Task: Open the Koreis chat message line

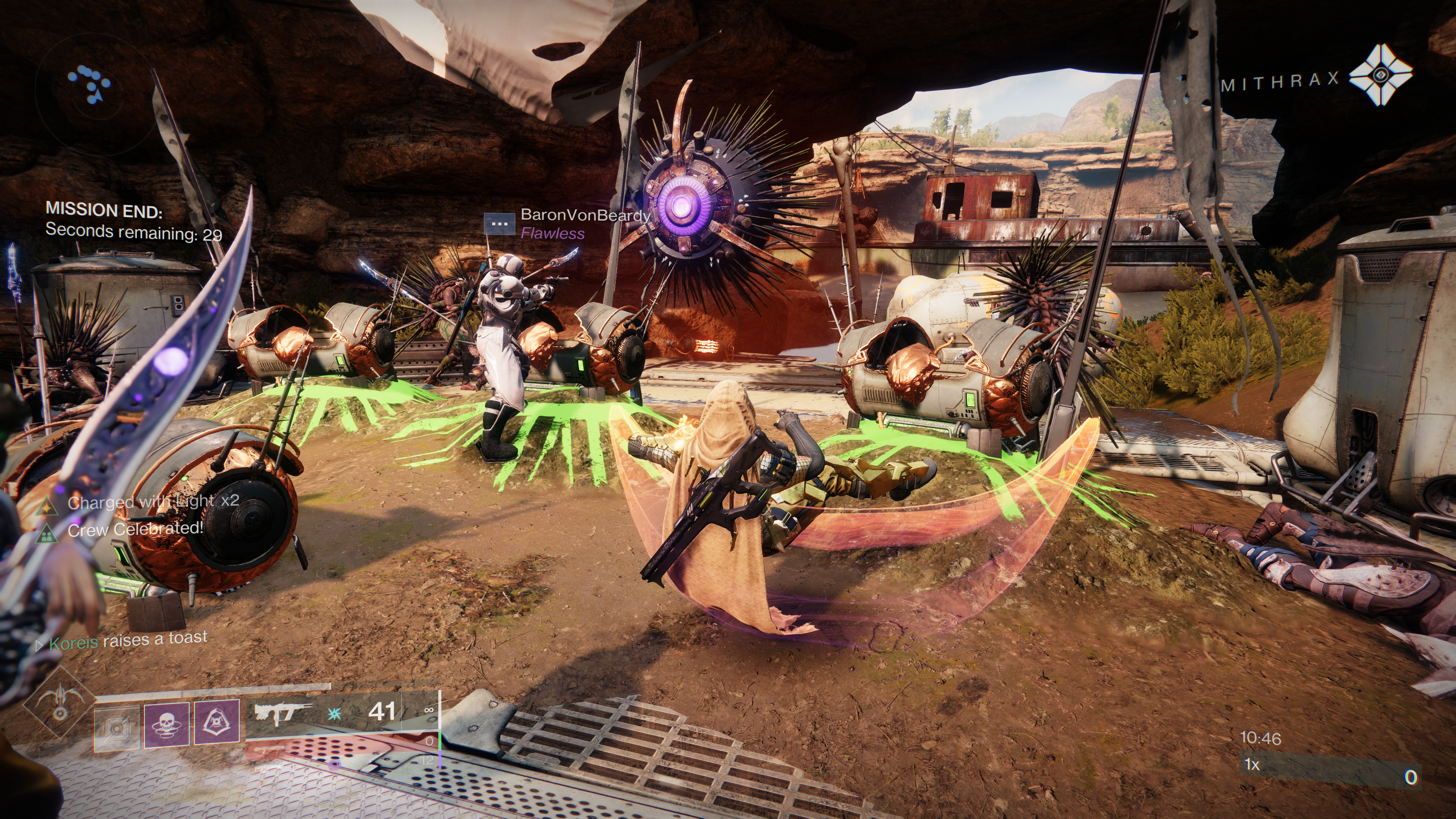Action: tap(128, 640)
